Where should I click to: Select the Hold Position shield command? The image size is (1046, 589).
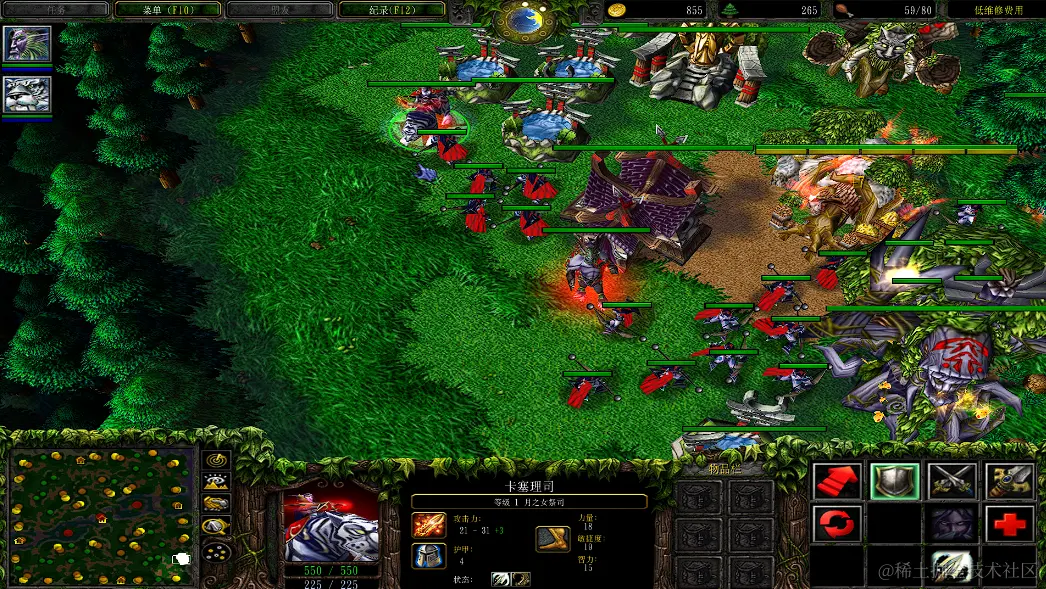(895, 482)
